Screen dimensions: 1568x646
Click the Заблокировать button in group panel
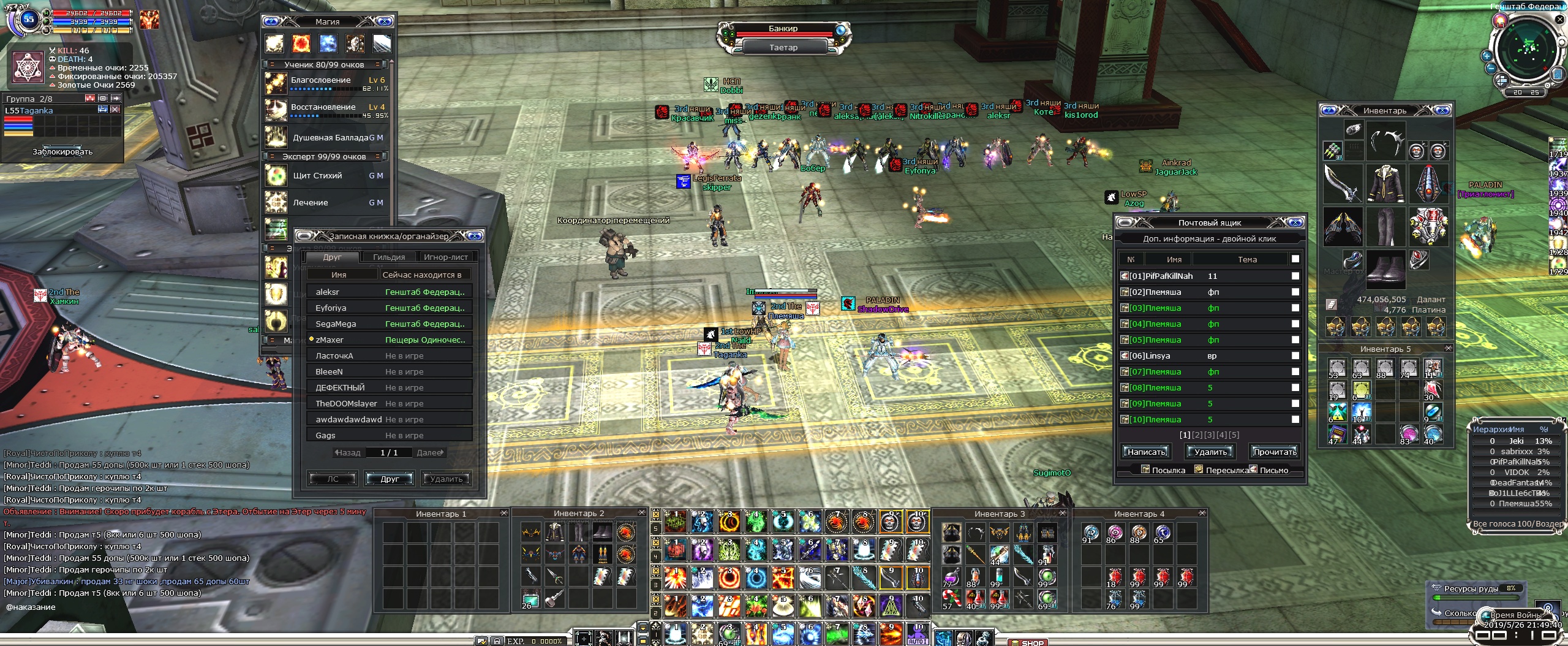62,152
